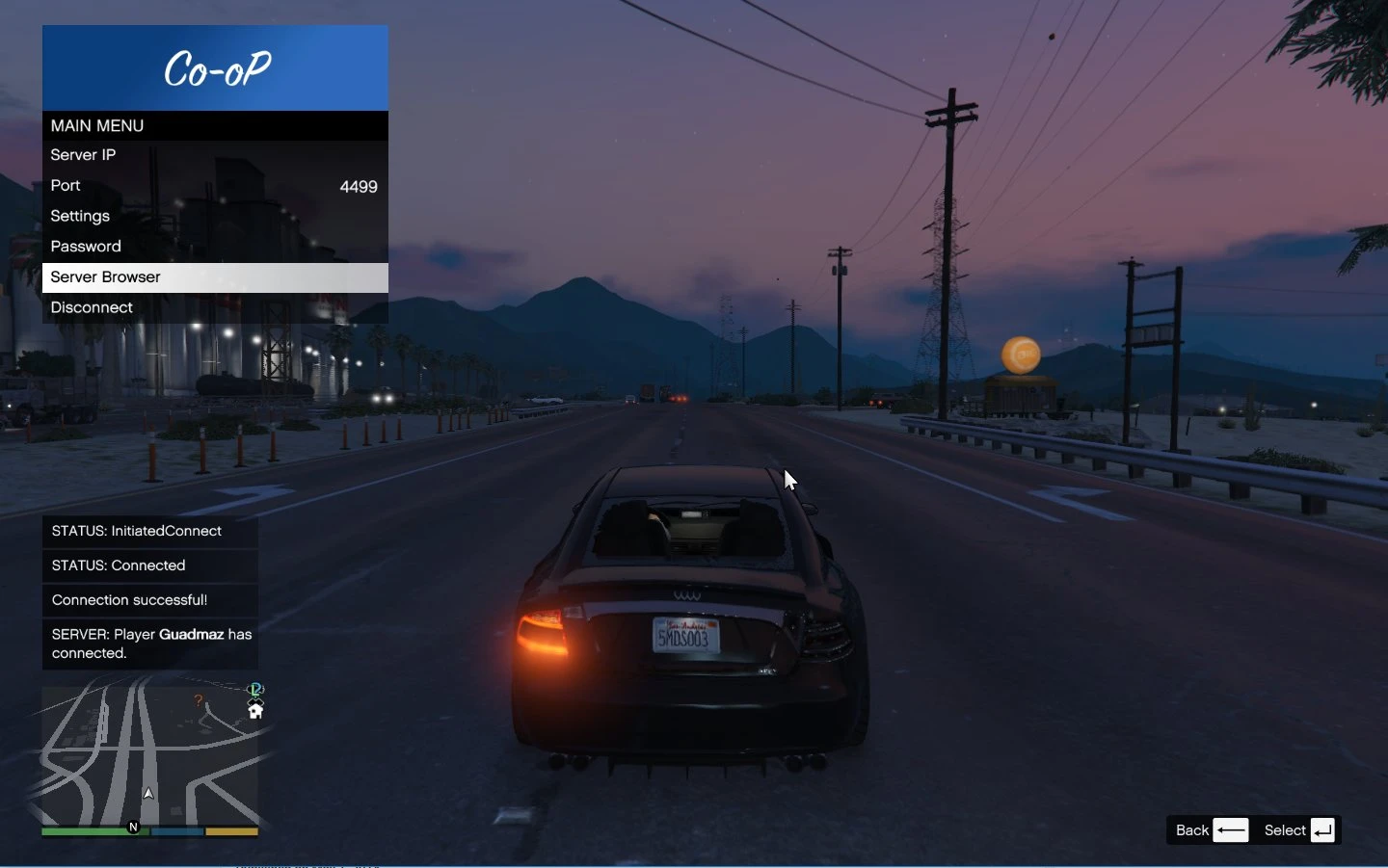Click the N compass marker on the minimap
Viewport: 1388px width, 868px height.
133,827
